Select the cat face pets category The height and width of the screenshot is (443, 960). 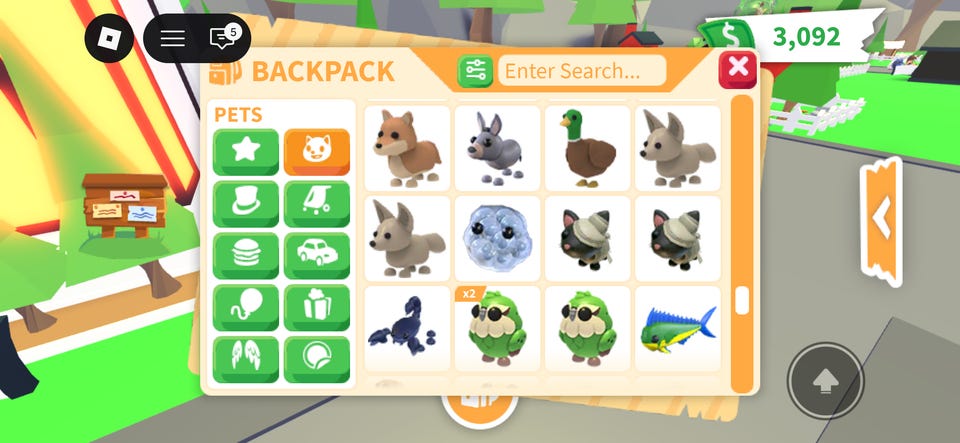coord(316,152)
